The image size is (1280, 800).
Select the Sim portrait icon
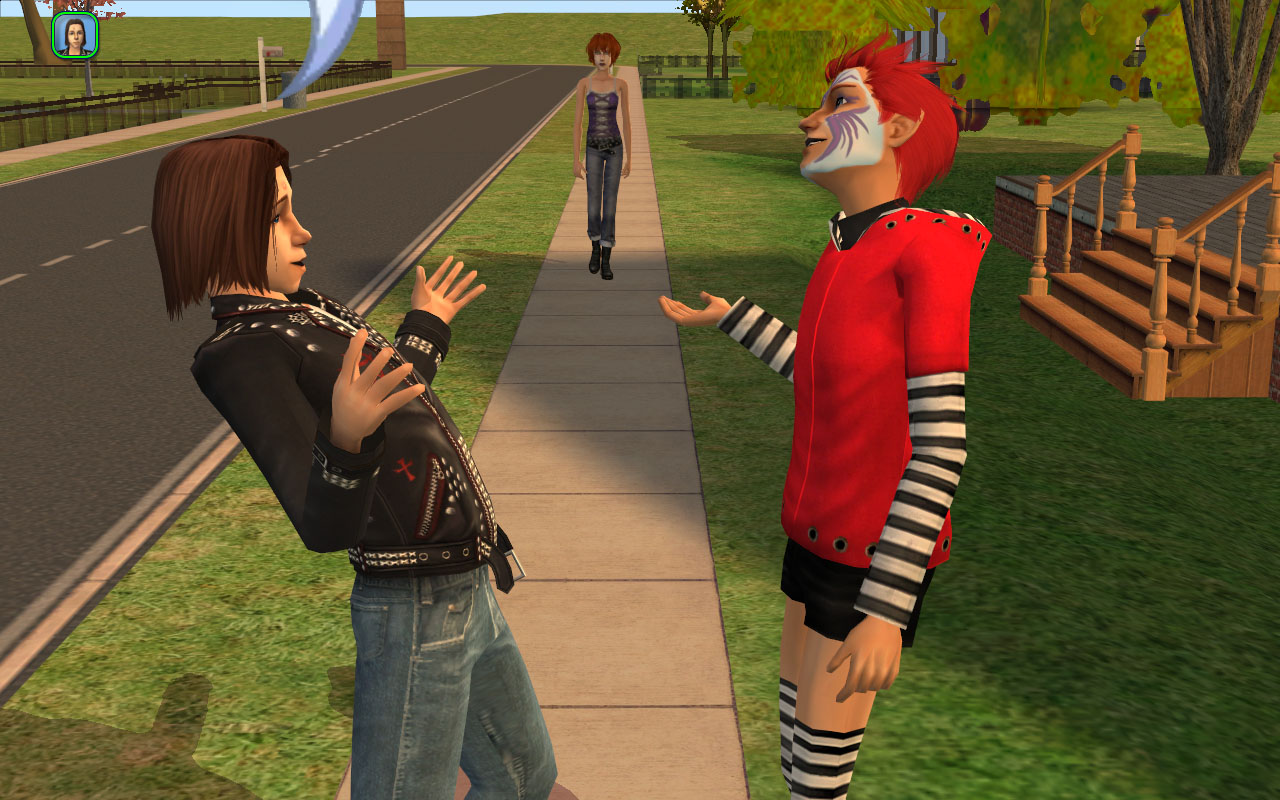[x=75, y=36]
